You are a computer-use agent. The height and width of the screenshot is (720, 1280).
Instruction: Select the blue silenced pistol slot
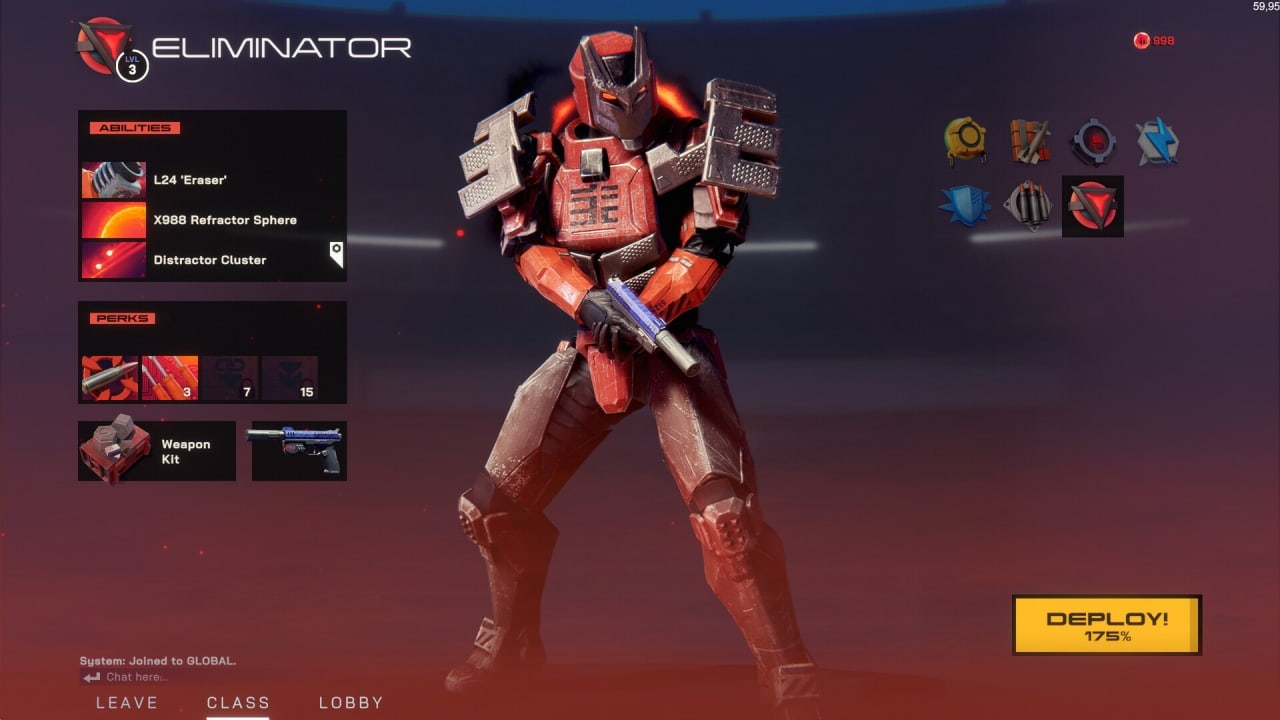click(x=299, y=451)
